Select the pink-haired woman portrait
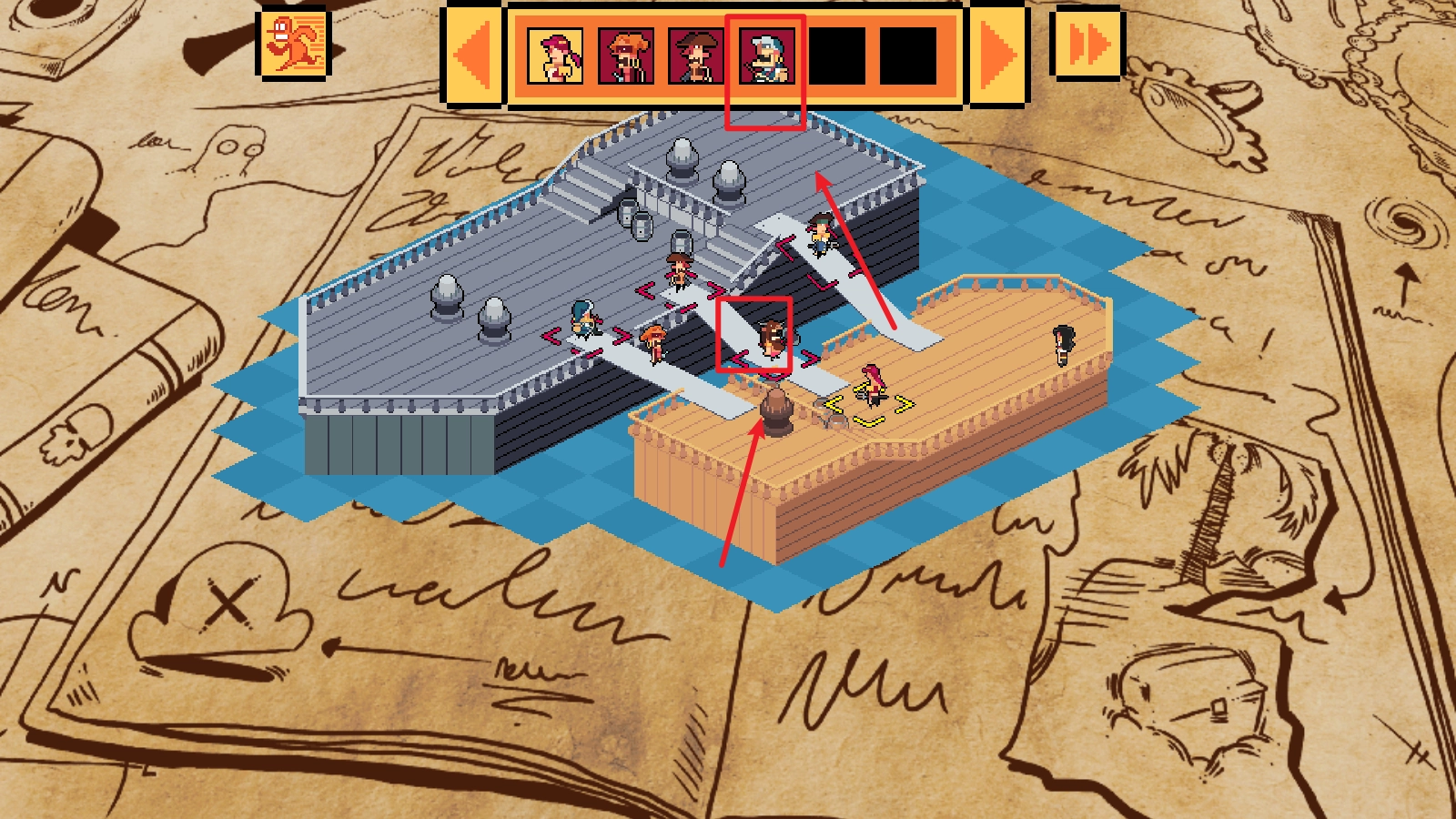Image resolution: width=1456 pixels, height=819 pixels. (x=555, y=56)
